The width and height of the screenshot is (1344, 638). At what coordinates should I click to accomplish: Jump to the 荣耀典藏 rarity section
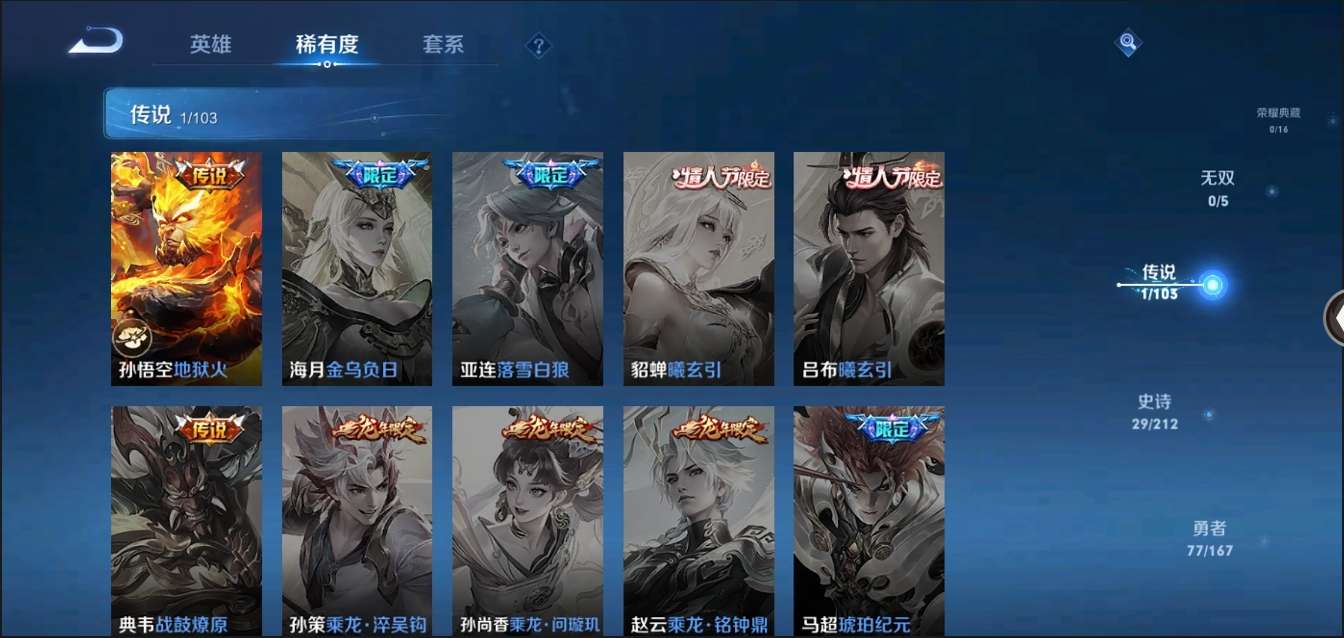point(1278,119)
